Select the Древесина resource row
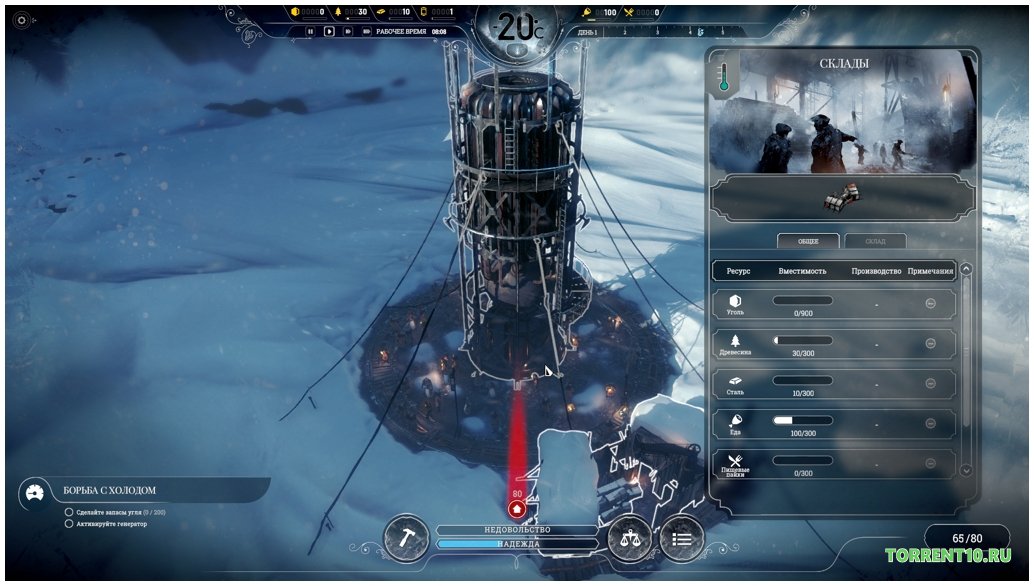 (x=833, y=343)
